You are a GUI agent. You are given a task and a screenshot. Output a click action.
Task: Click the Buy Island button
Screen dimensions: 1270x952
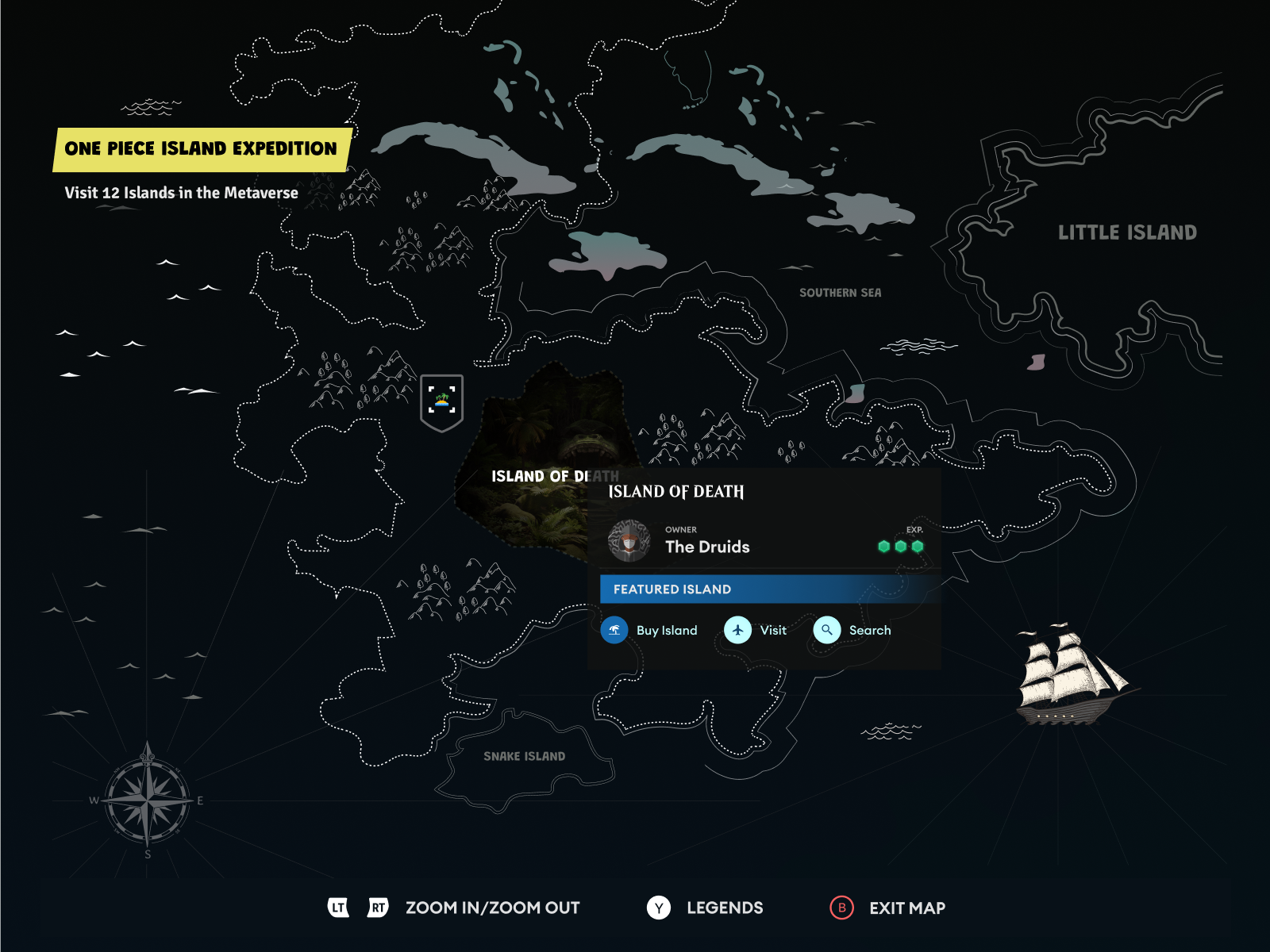(651, 630)
